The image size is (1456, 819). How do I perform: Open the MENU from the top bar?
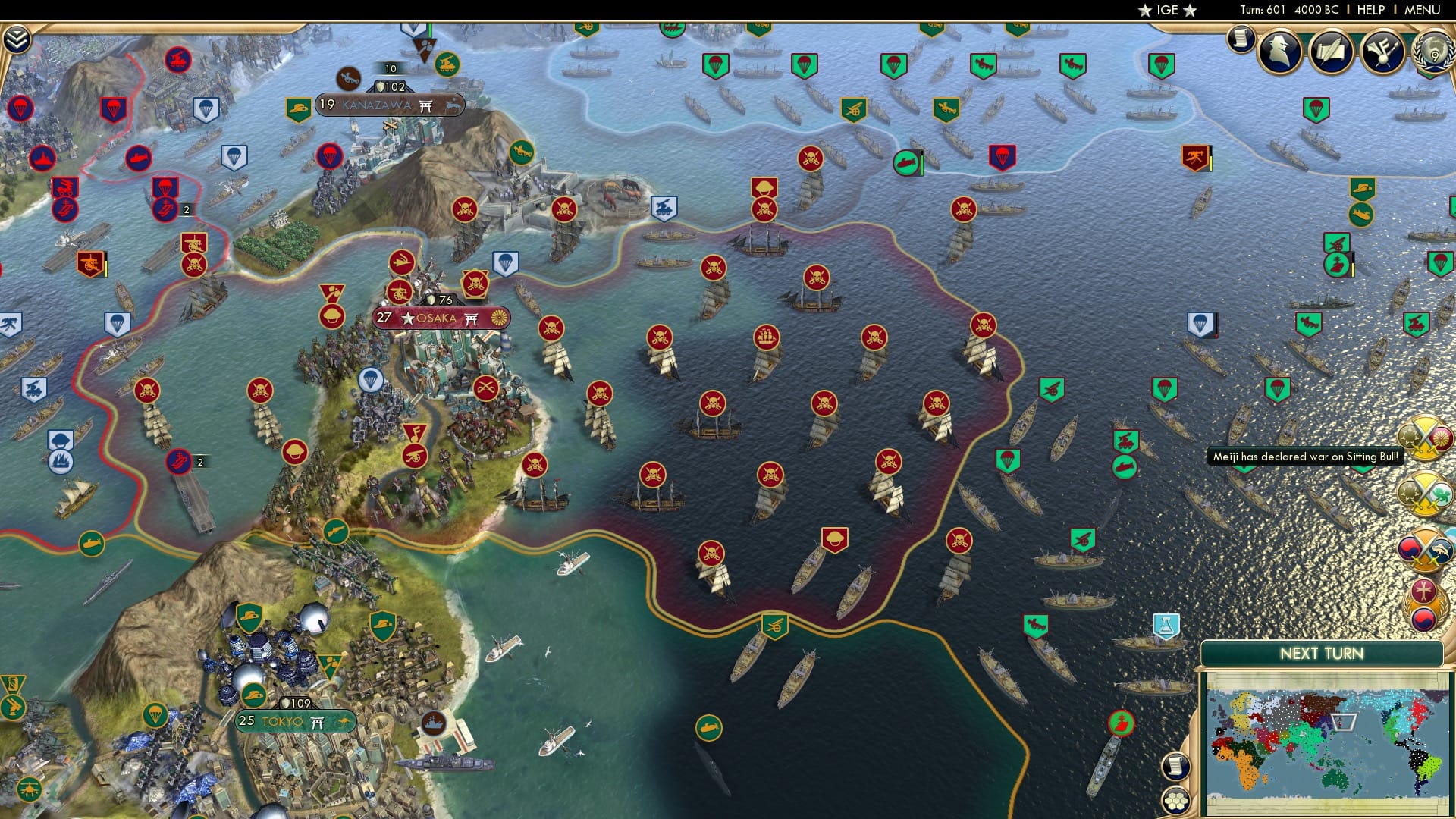[1422, 10]
